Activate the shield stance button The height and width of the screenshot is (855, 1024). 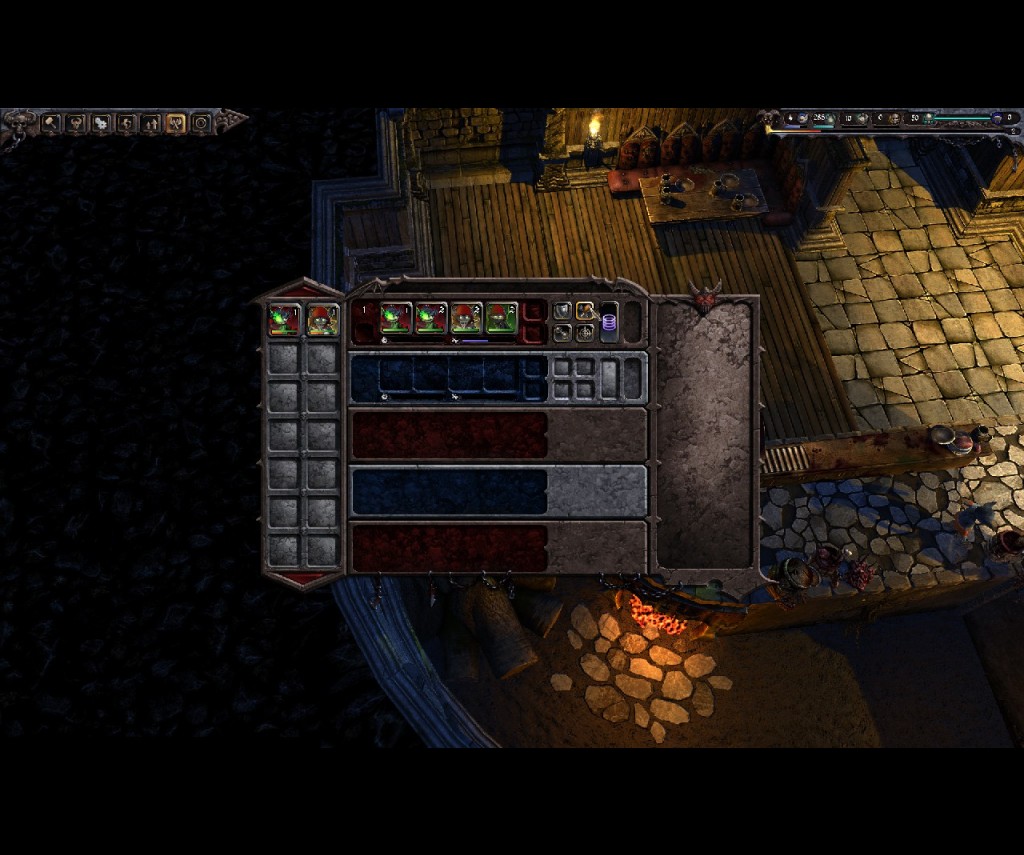tap(563, 310)
